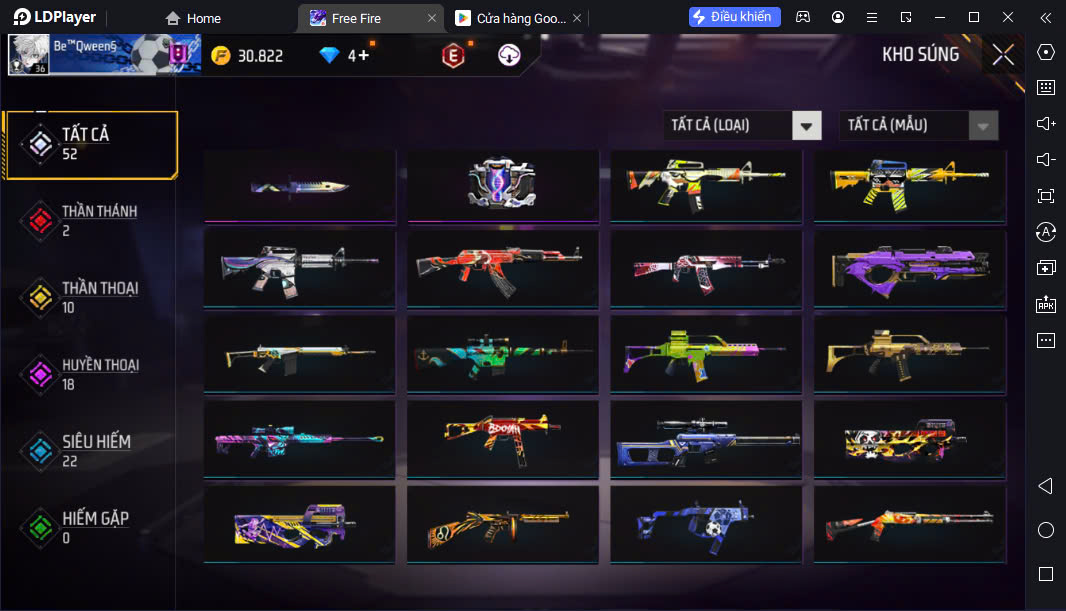This screenshot has width=1066, height=611.
Task: Select the blue soccer ball SMG skin
Action: [705, 522]
